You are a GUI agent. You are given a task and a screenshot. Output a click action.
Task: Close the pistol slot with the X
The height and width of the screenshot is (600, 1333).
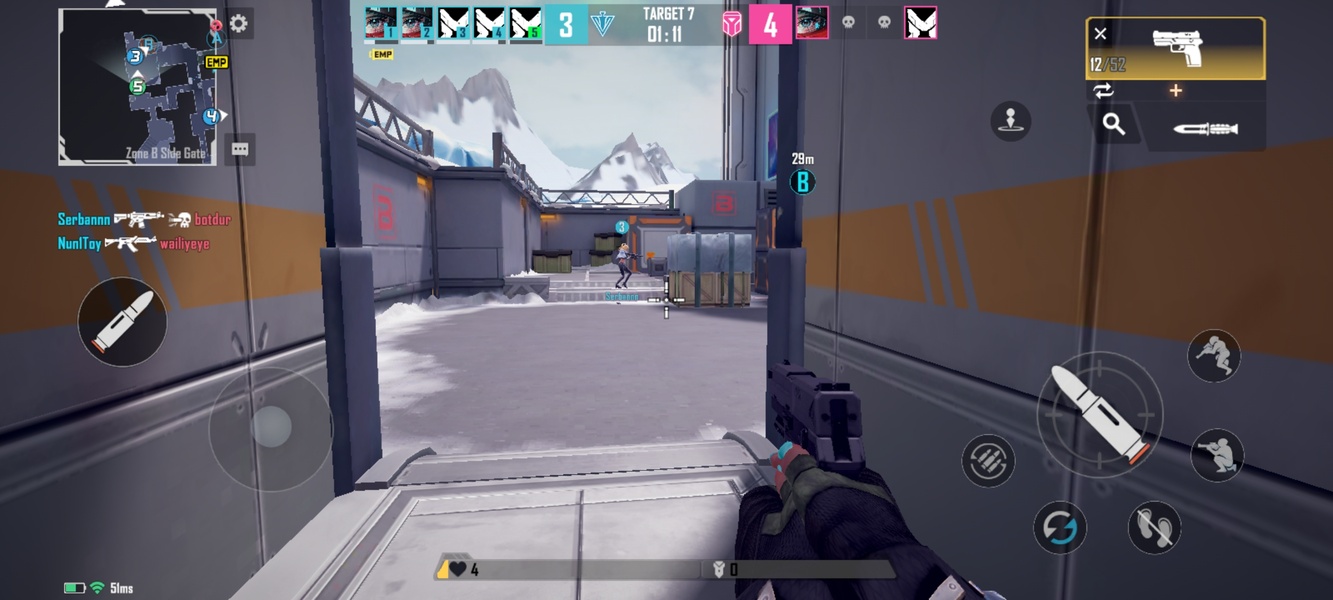coord(1100,34)
